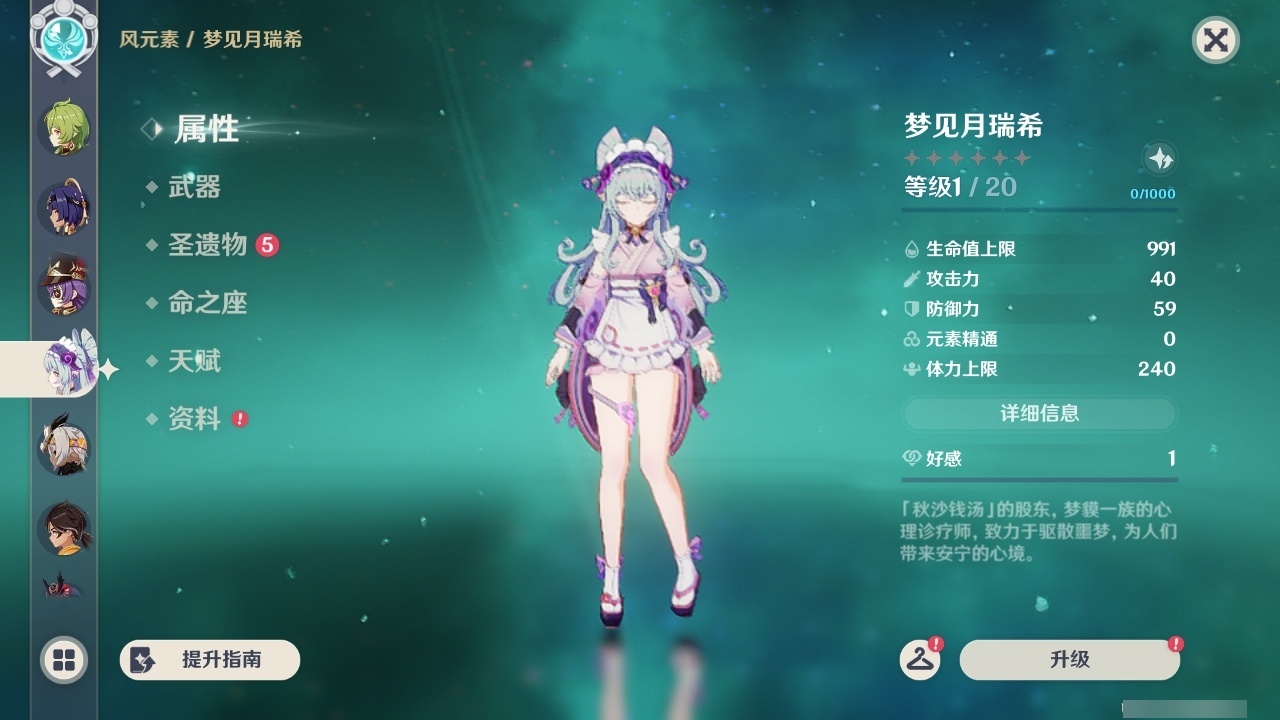Image resolution: width=1280 pixels, height=720 pixels.
Task: Click the defense shield icon
Action: pyautogui.click(x=911, y=309)
